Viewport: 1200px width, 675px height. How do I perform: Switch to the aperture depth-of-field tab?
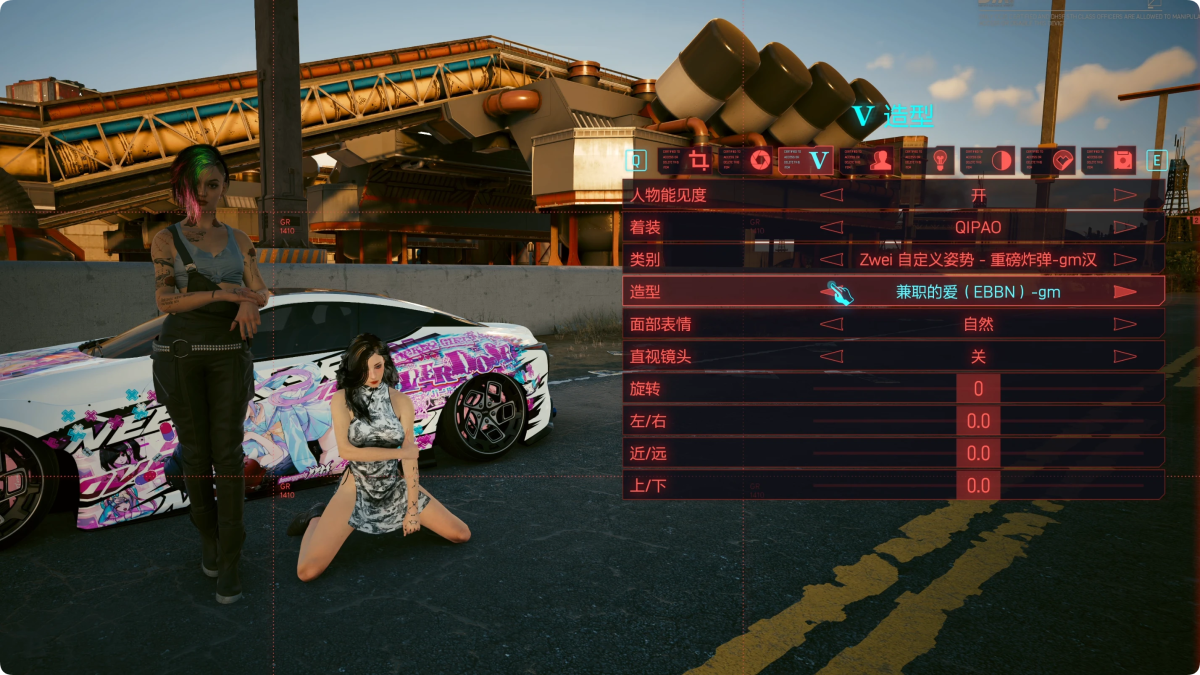pos(760,160)
